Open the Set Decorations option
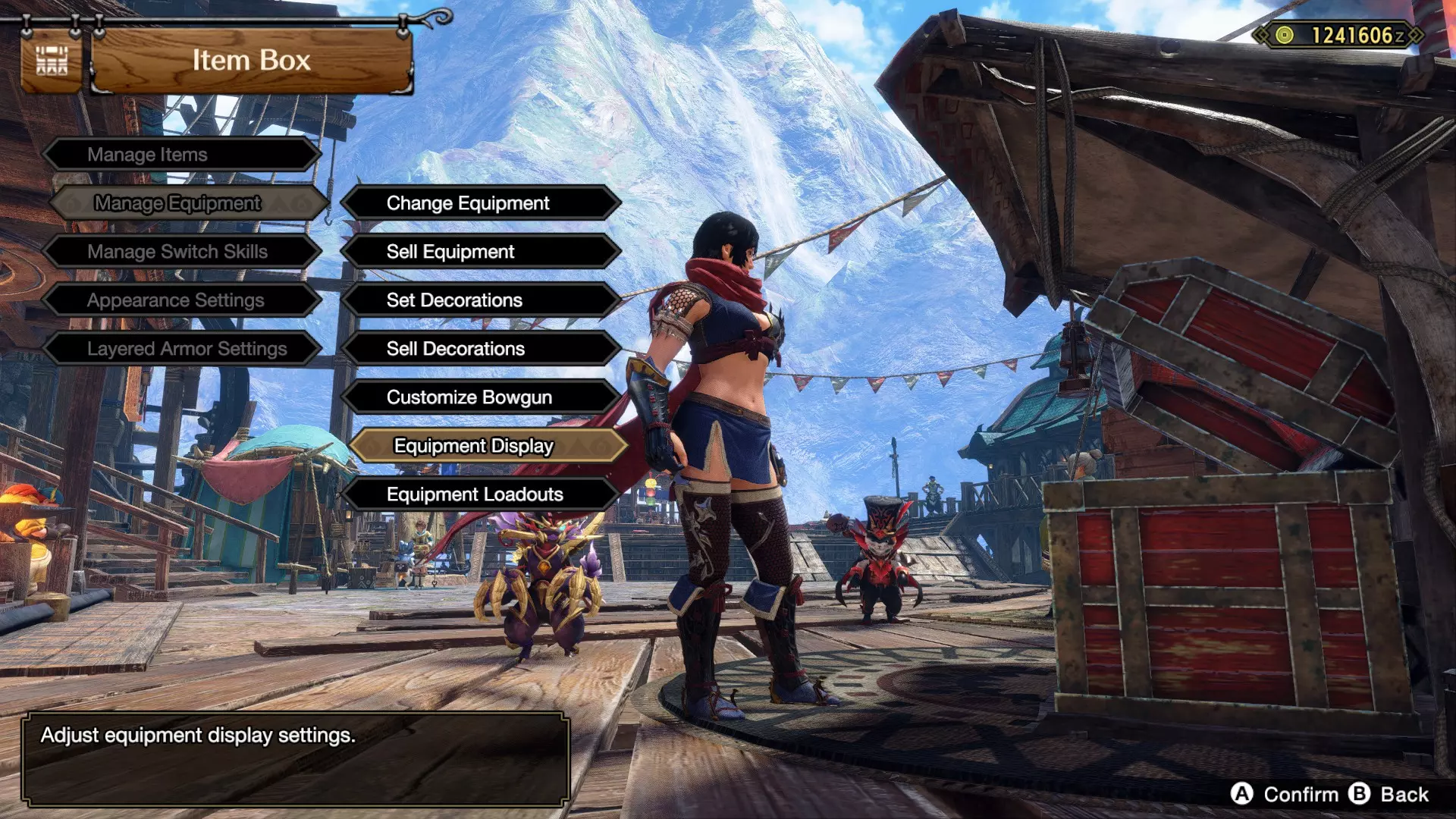1456x819 pixels. (x=481, y=300)
